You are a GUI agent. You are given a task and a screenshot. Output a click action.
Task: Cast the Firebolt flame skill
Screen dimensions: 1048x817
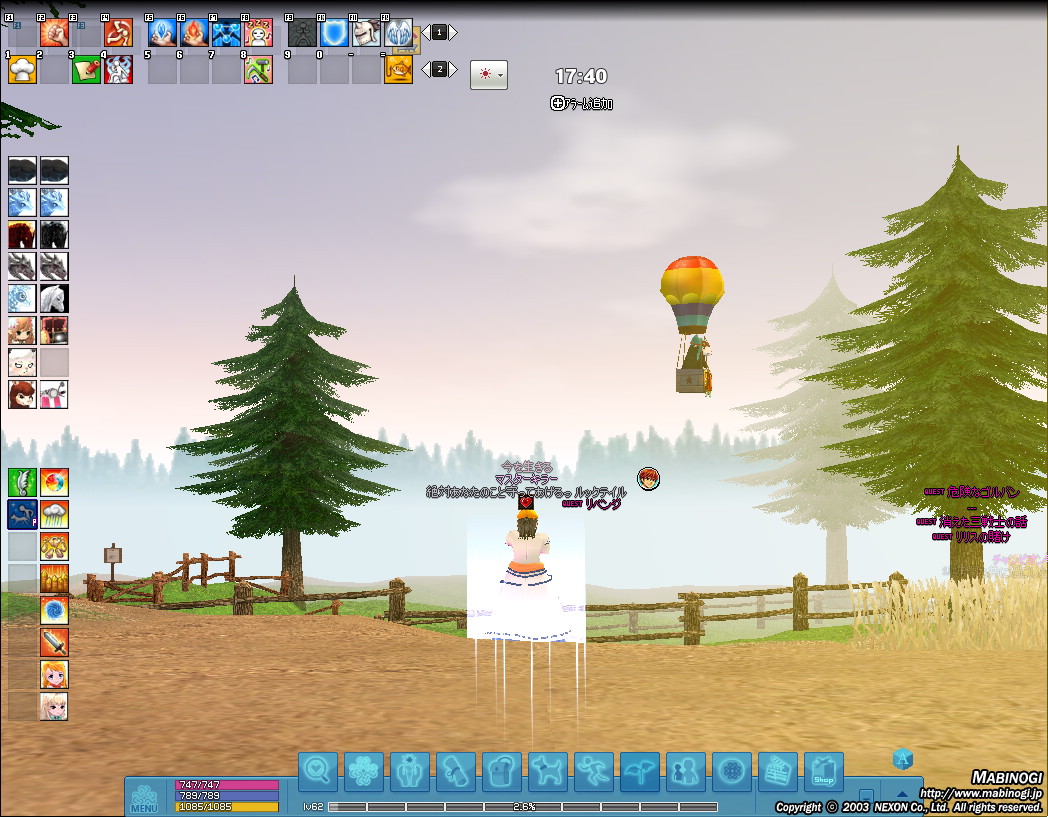click(194, 33)
